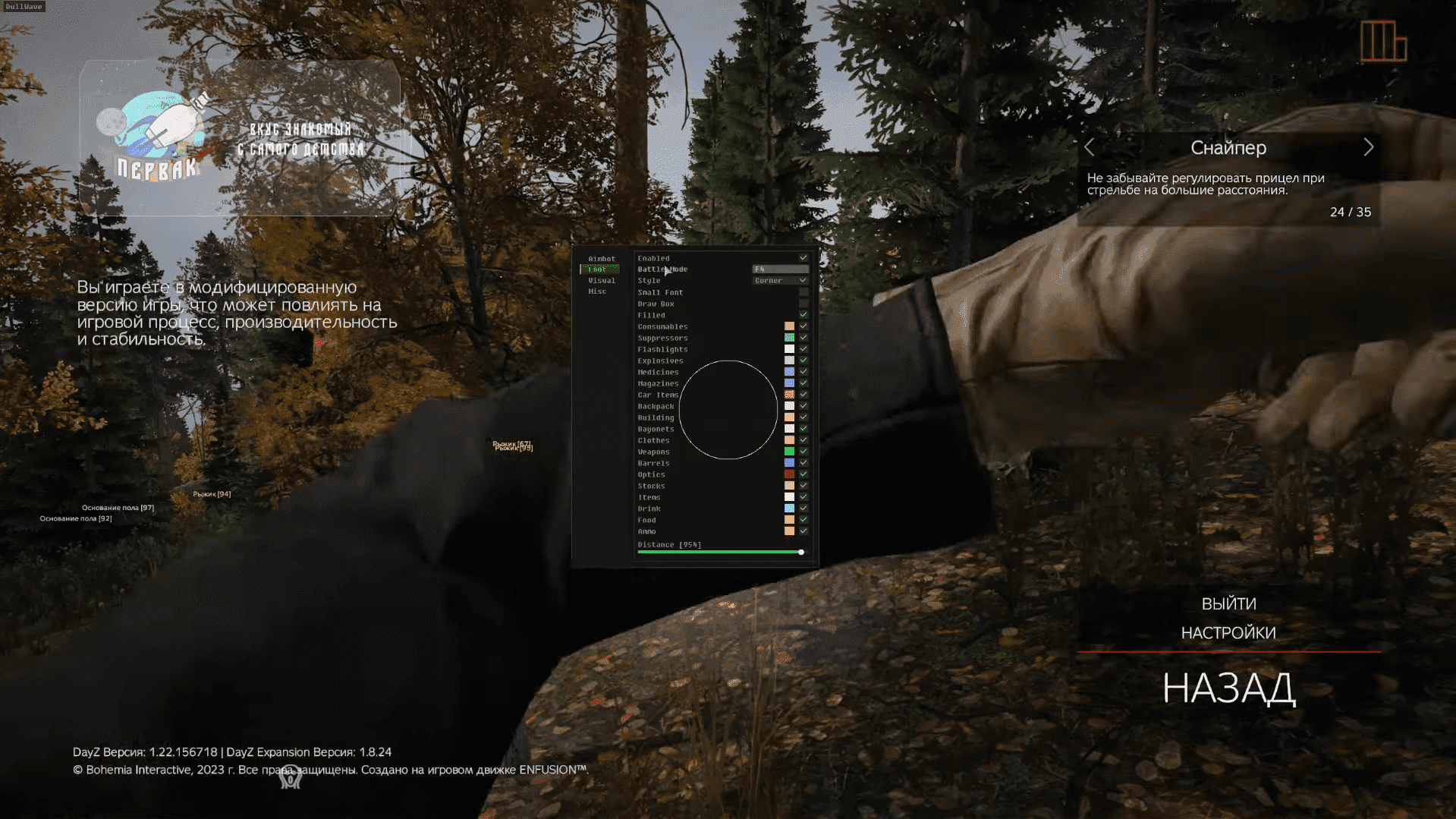The image size is (1456, 819).
Task: Show the previous gameplay tip
Action: click(x=1090, y=147)
